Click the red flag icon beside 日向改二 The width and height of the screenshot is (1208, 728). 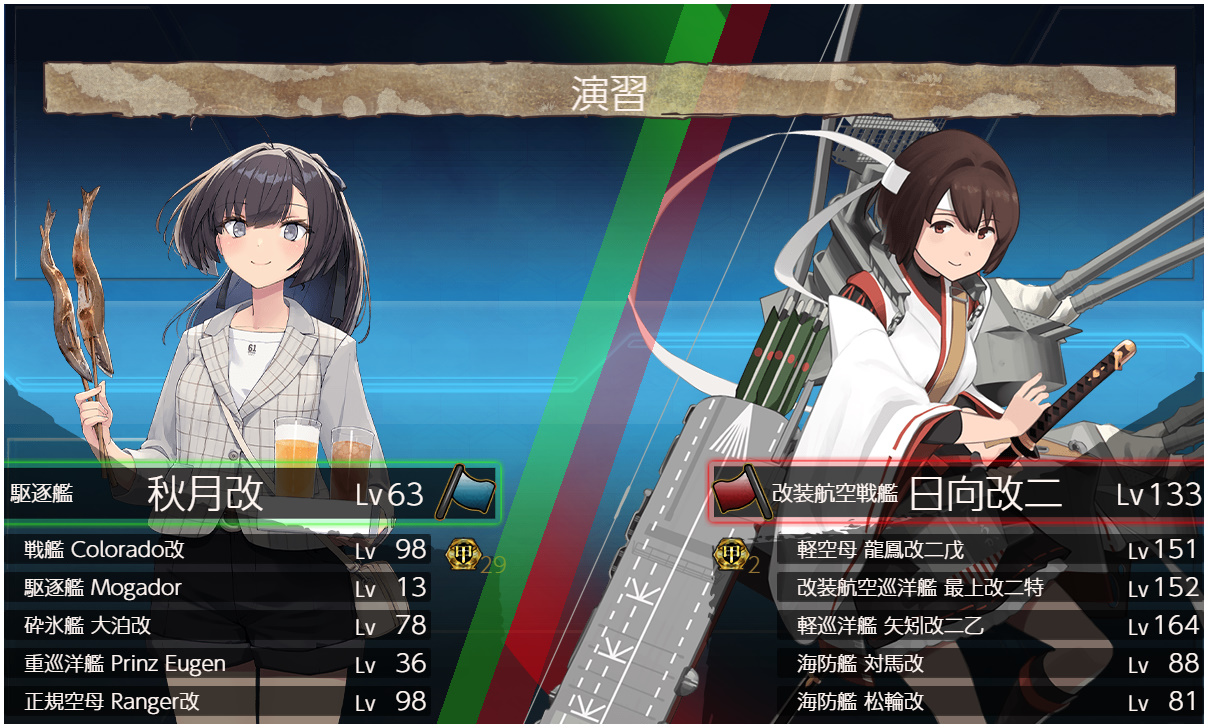(x=742, y=493)
